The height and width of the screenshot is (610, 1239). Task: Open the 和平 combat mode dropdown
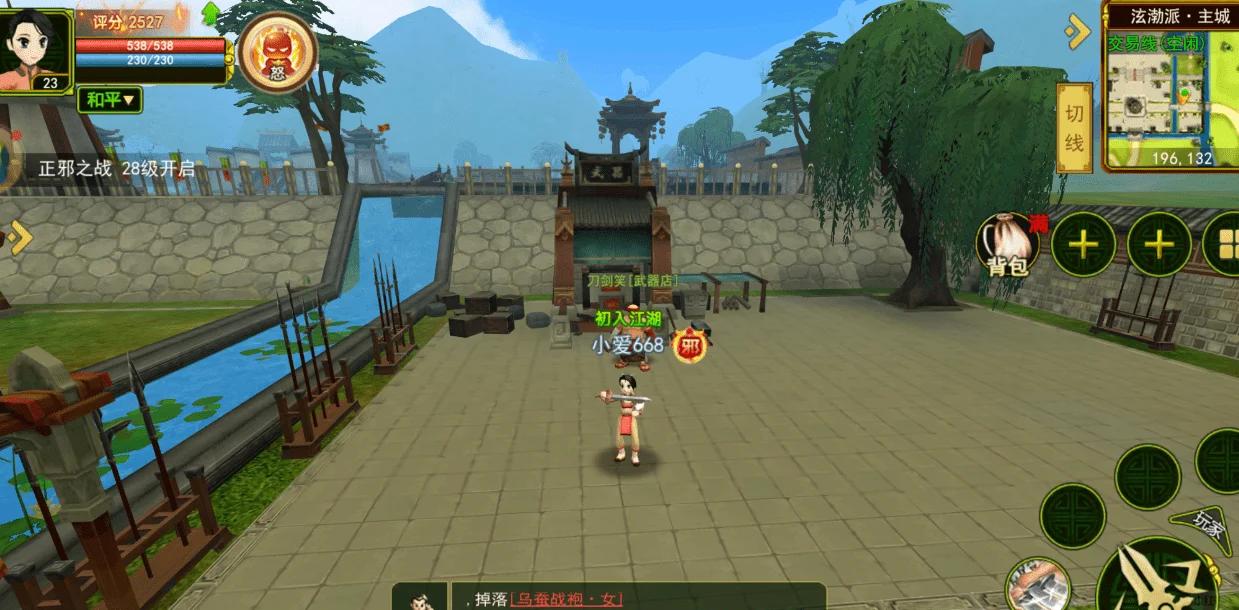[x=110, y=99]
